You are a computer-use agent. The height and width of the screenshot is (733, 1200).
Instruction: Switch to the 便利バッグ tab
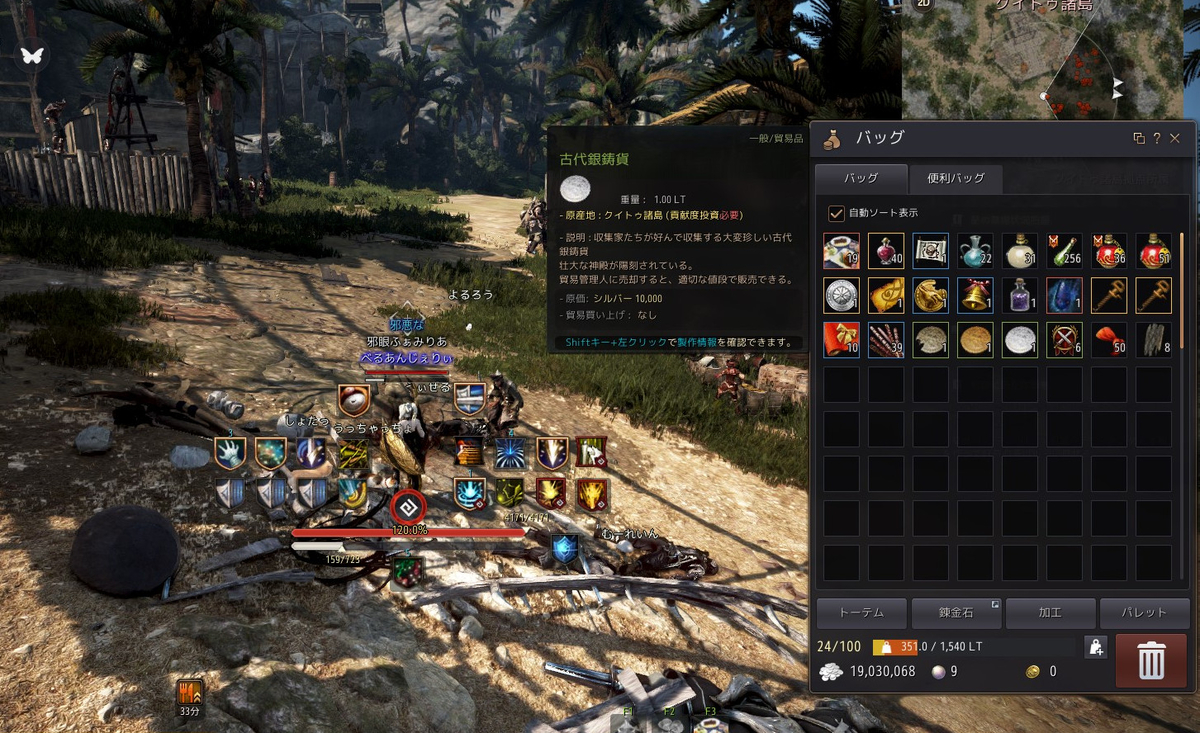[x=956, y=178]
